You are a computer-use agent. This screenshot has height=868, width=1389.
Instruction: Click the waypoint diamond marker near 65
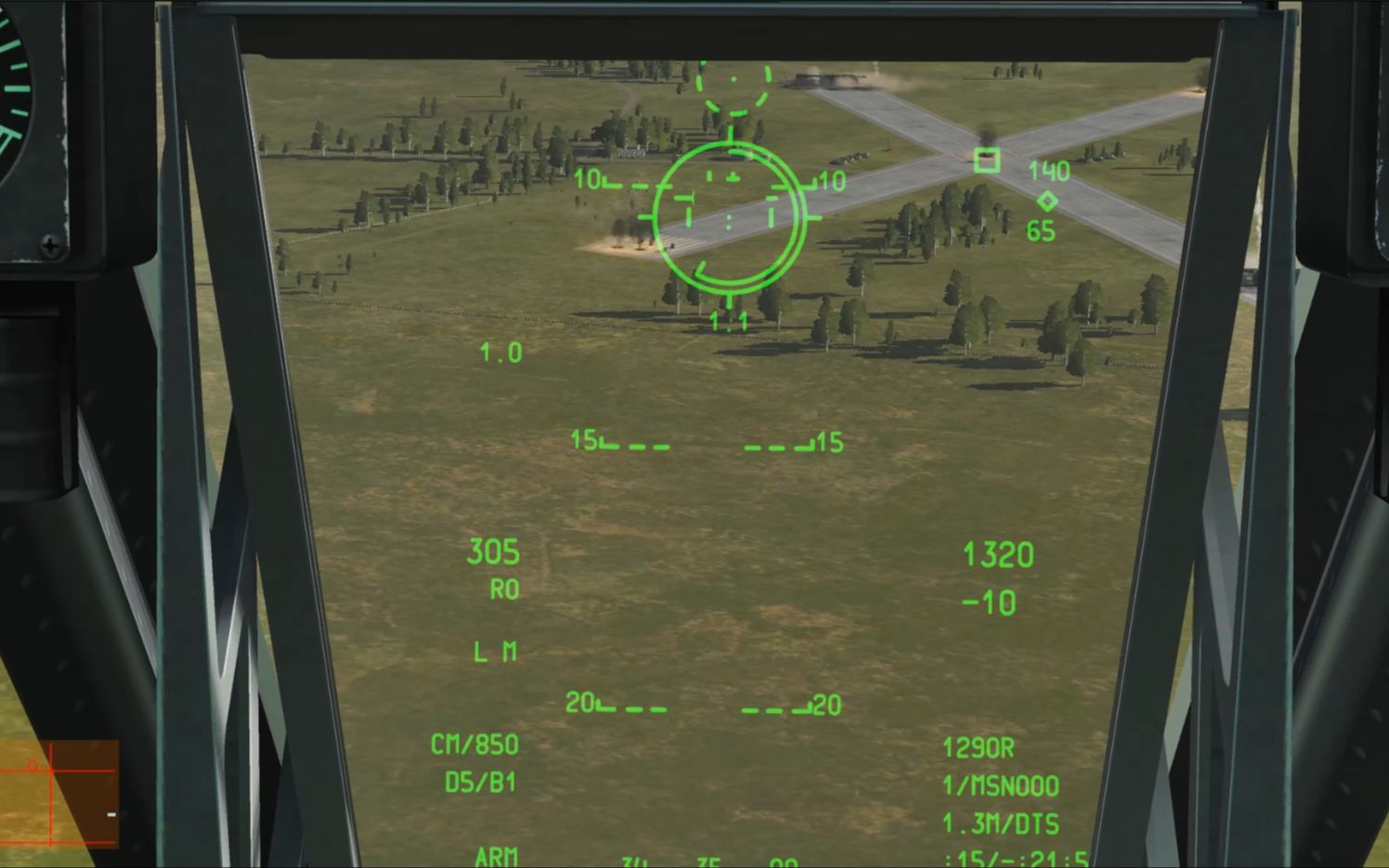coord(1047,198)
